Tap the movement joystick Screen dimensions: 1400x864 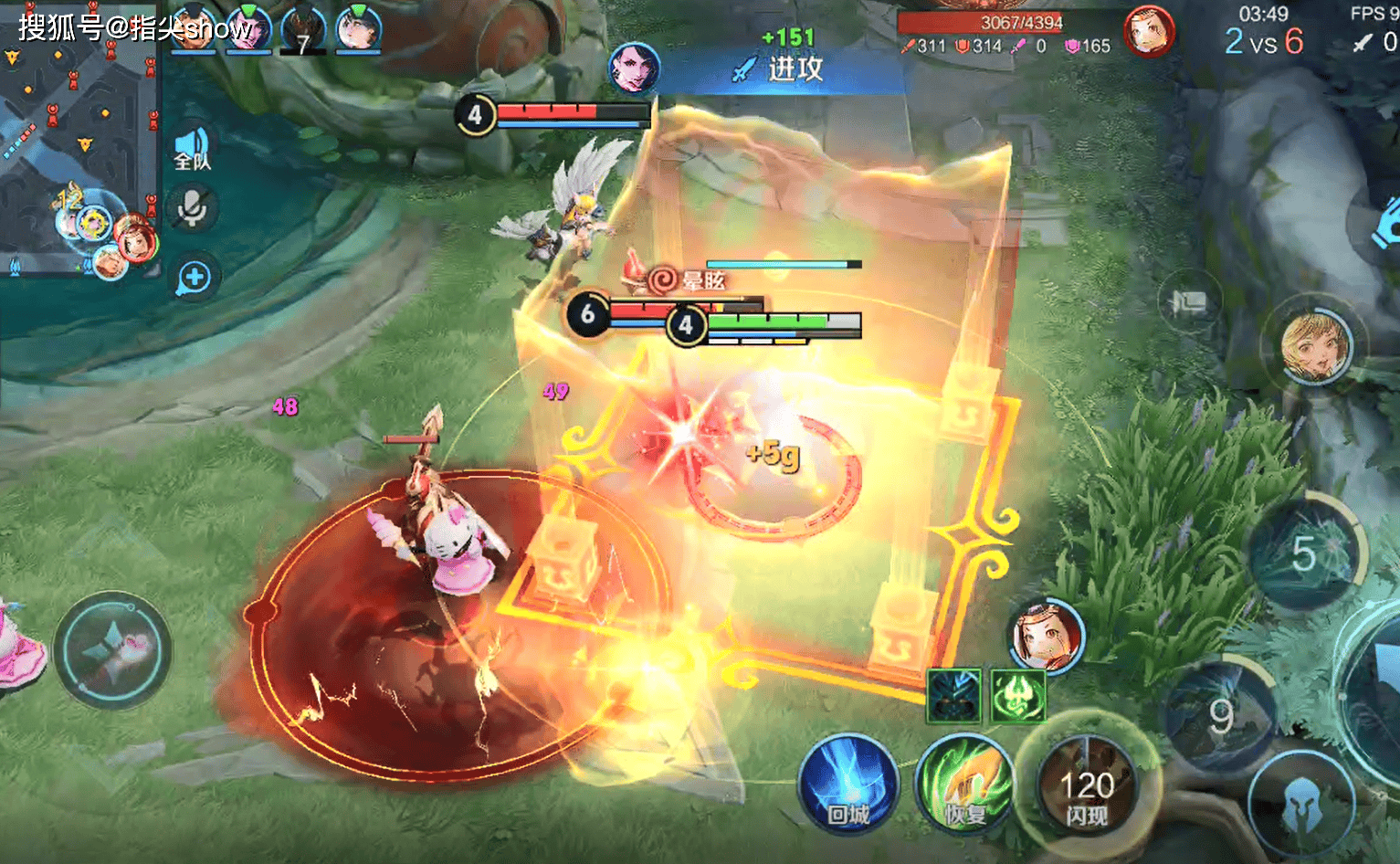click(112, 649)
